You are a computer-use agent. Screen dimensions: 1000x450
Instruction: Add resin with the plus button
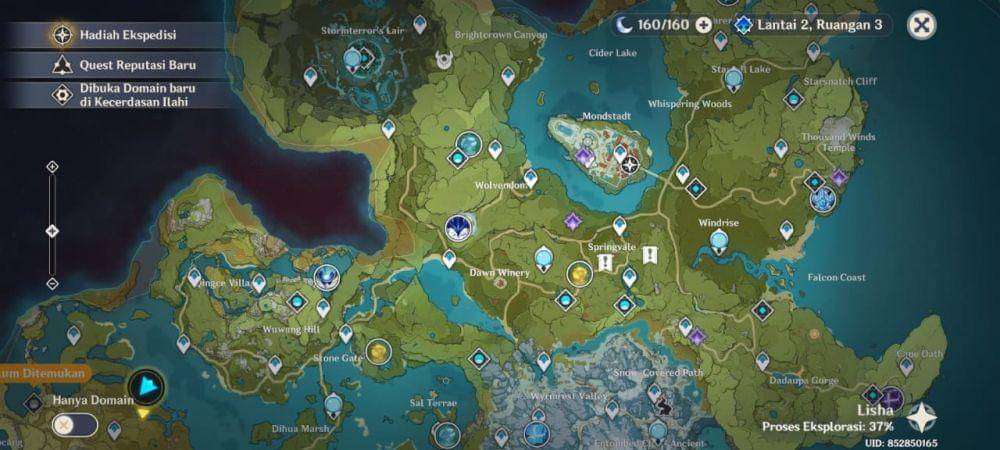(704, 24)
